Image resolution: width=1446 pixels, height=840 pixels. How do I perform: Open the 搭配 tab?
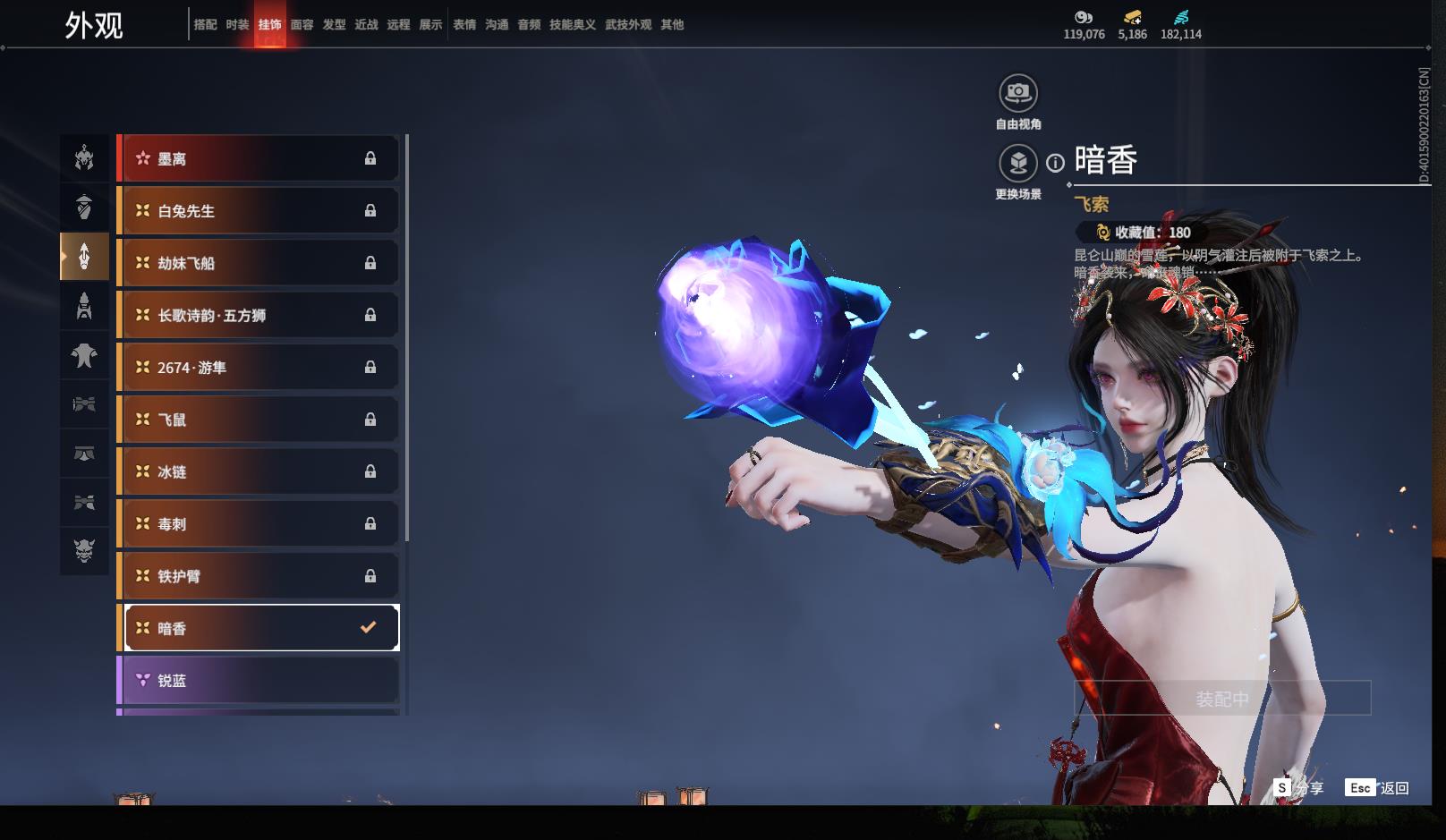(205, 25)
